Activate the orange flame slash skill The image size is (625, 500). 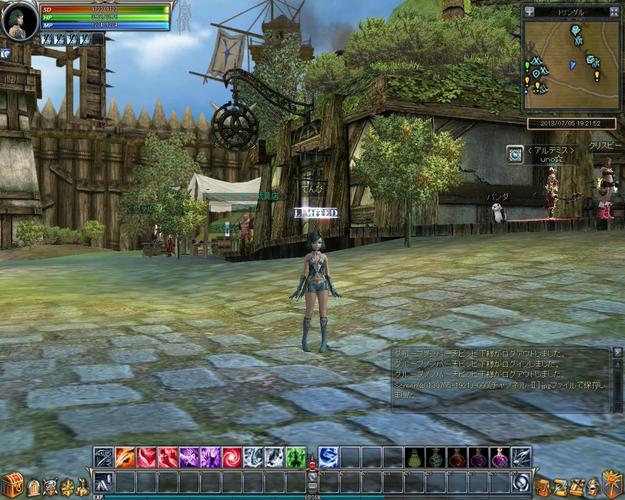point(125,458)
